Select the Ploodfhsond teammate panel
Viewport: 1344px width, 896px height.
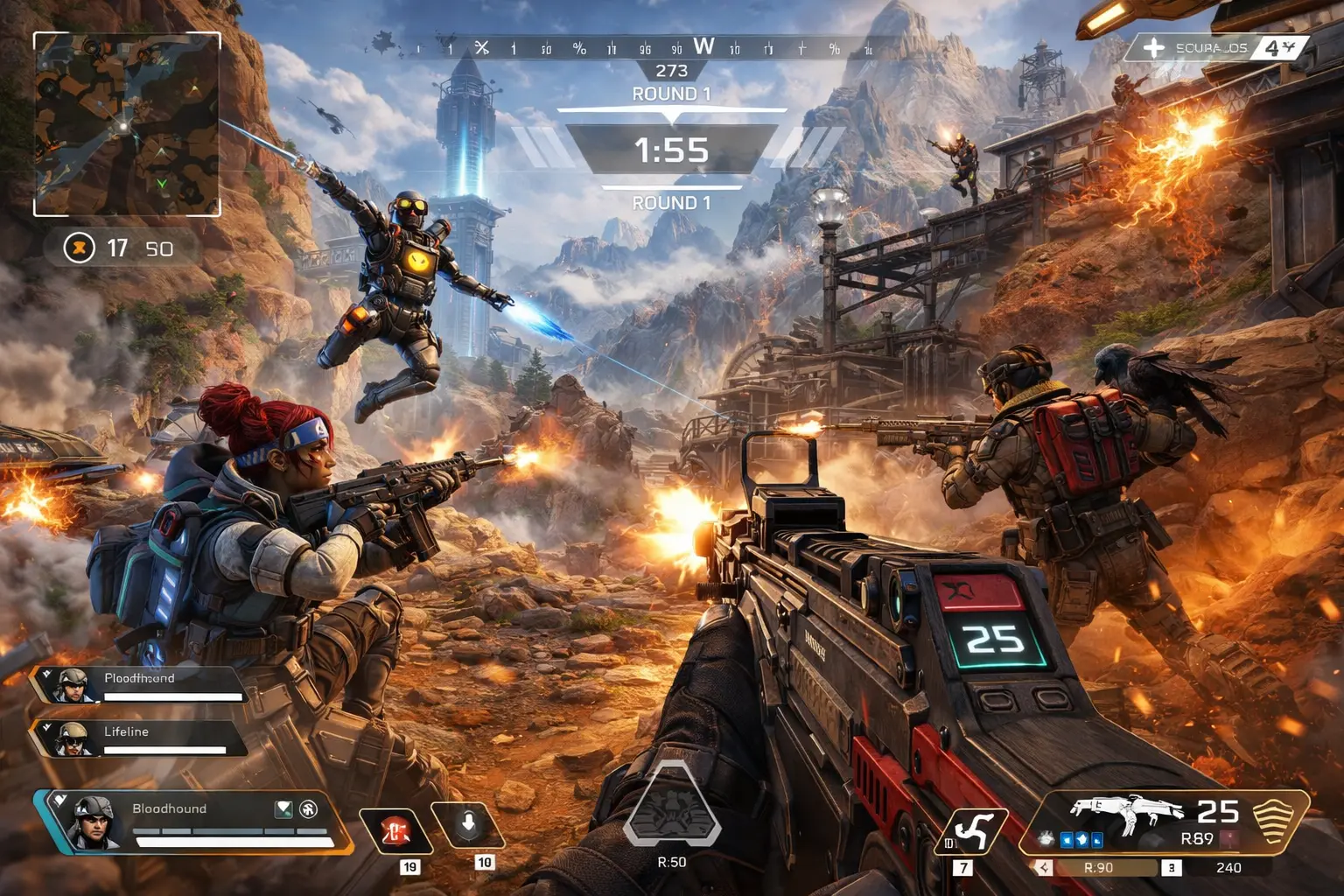[x=140, y=685]
